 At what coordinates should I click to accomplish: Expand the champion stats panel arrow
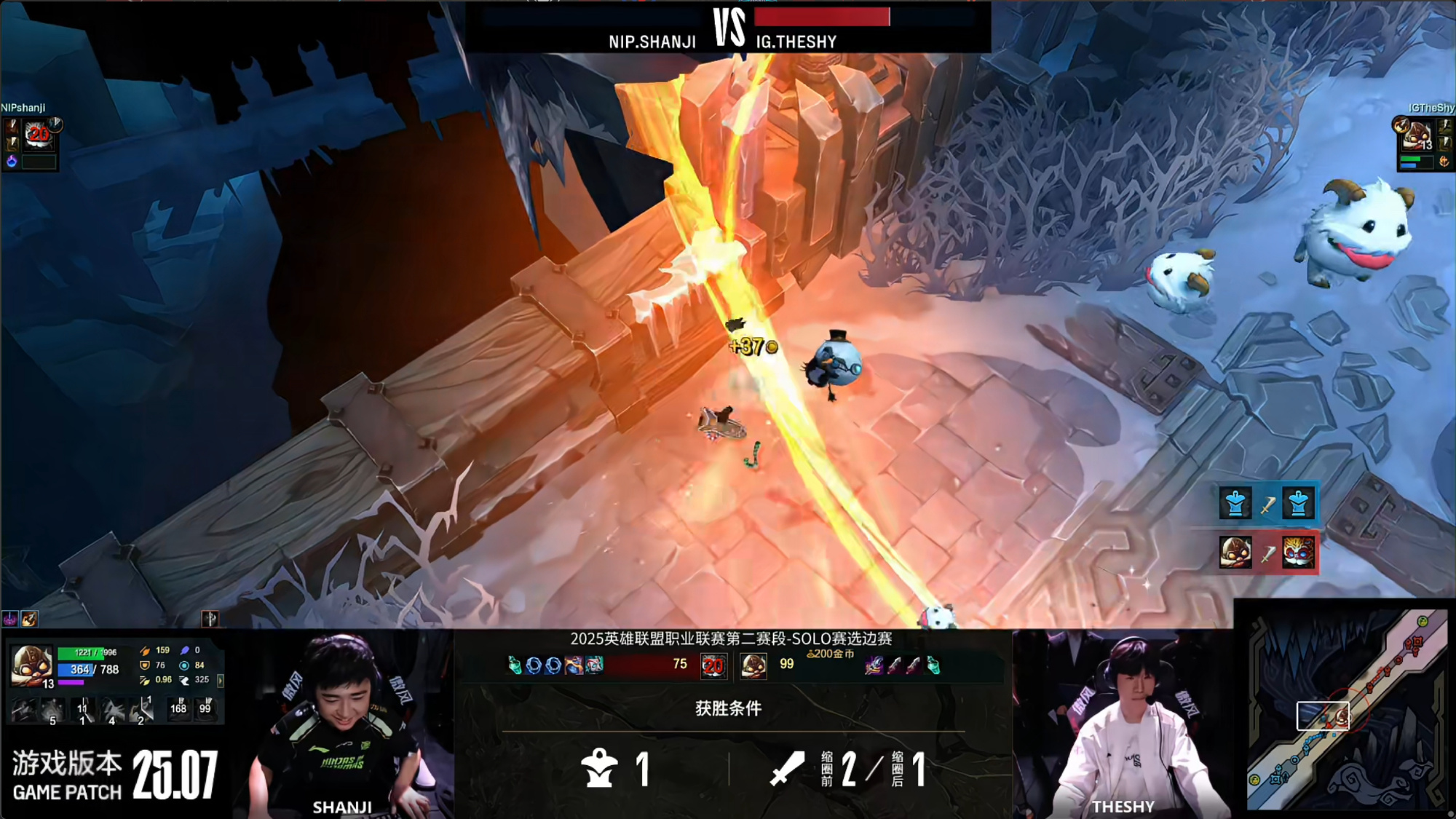220,680
